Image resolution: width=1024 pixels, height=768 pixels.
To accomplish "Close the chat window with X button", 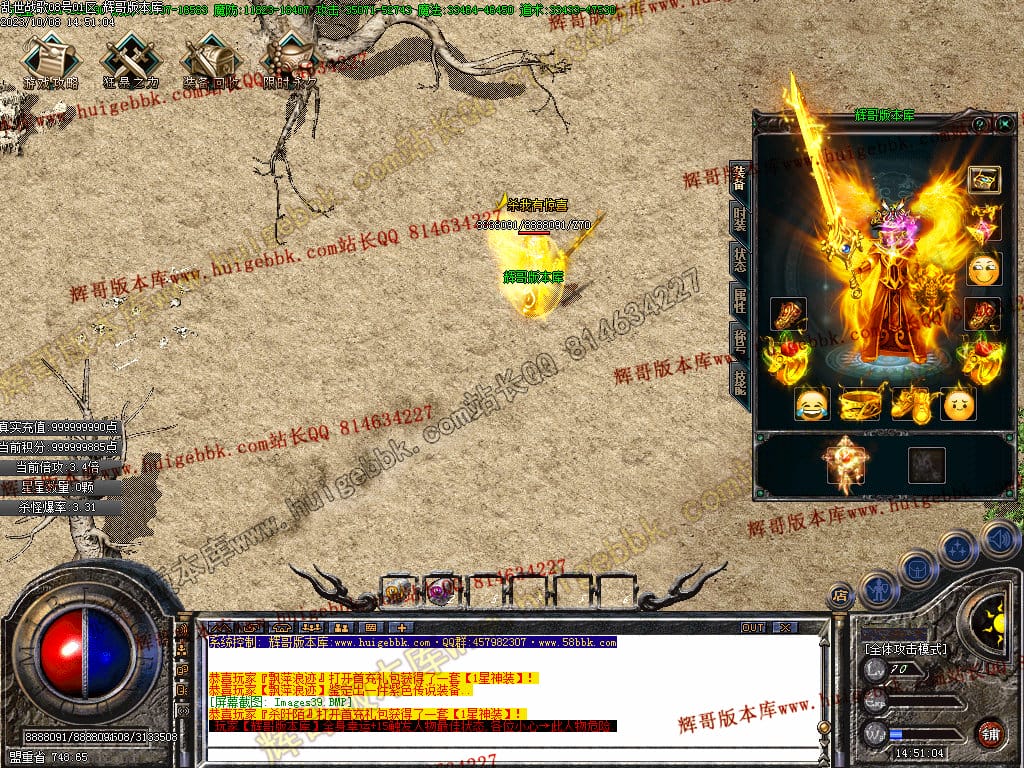I will click(785, 627).
